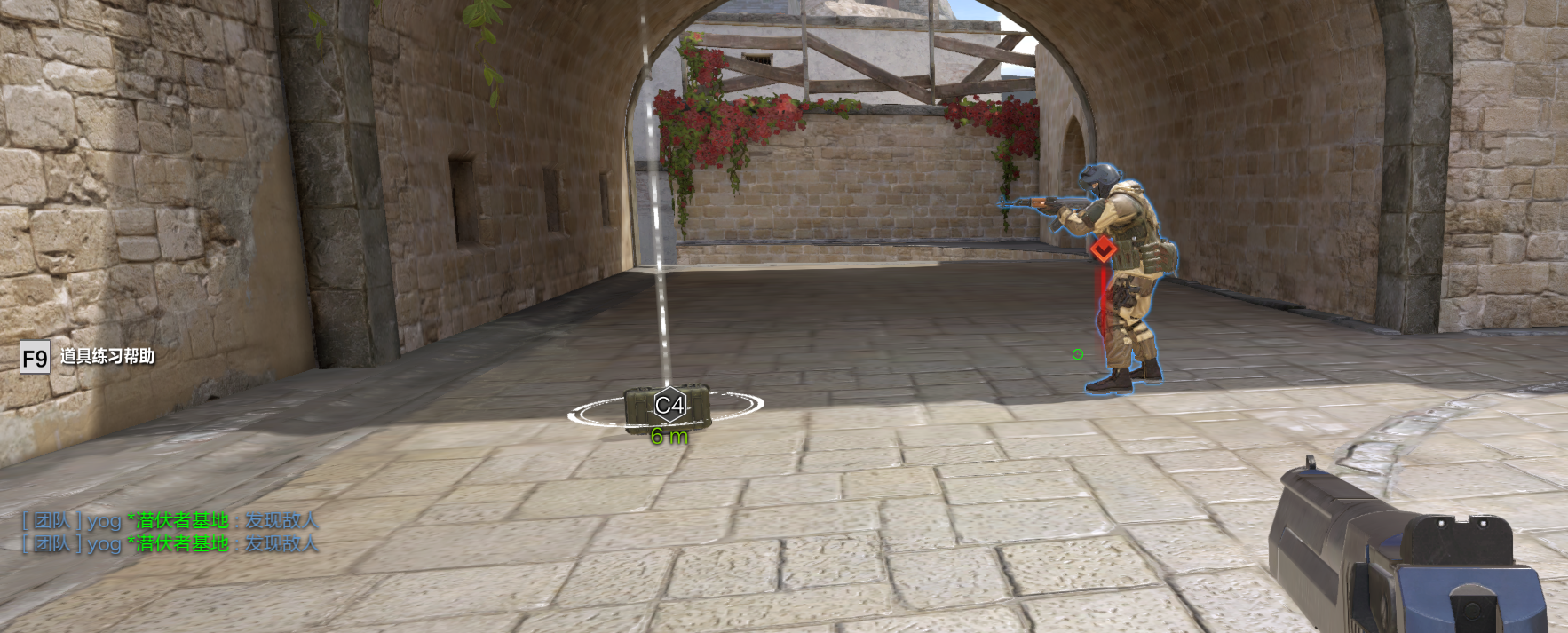Select the red diamond enemy ping marker
The width and height of the screenshot is (1568, 633).
pos(1103,250)
